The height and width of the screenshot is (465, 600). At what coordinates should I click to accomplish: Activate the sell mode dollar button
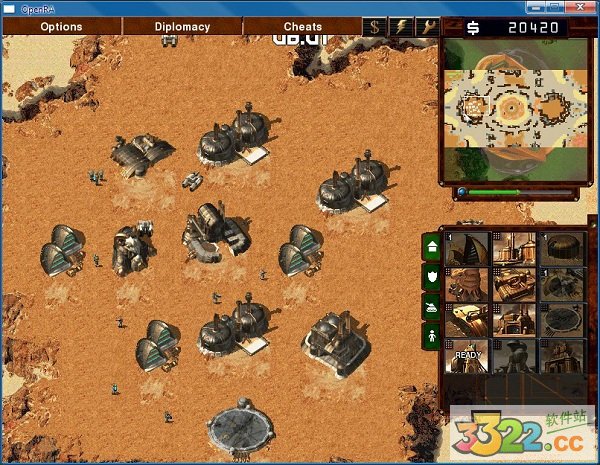pyautogui.click(x=374, y=27)
